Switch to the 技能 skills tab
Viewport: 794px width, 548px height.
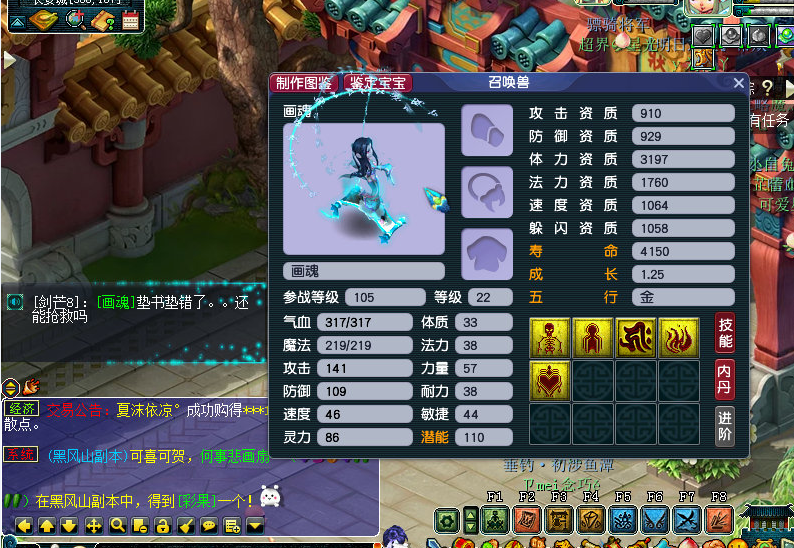tap(725, 334)
